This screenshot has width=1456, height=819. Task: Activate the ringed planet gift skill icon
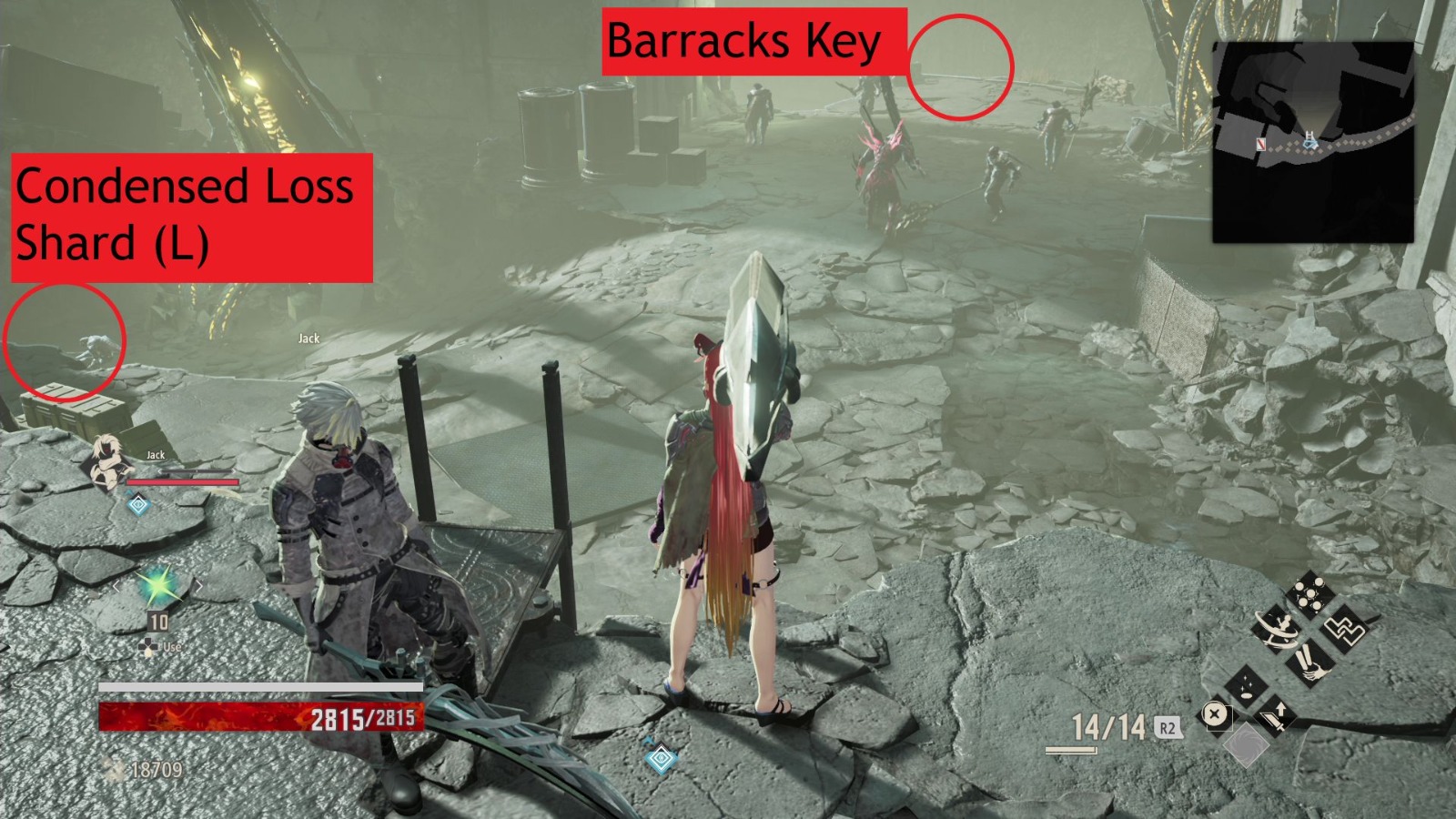1277,630
